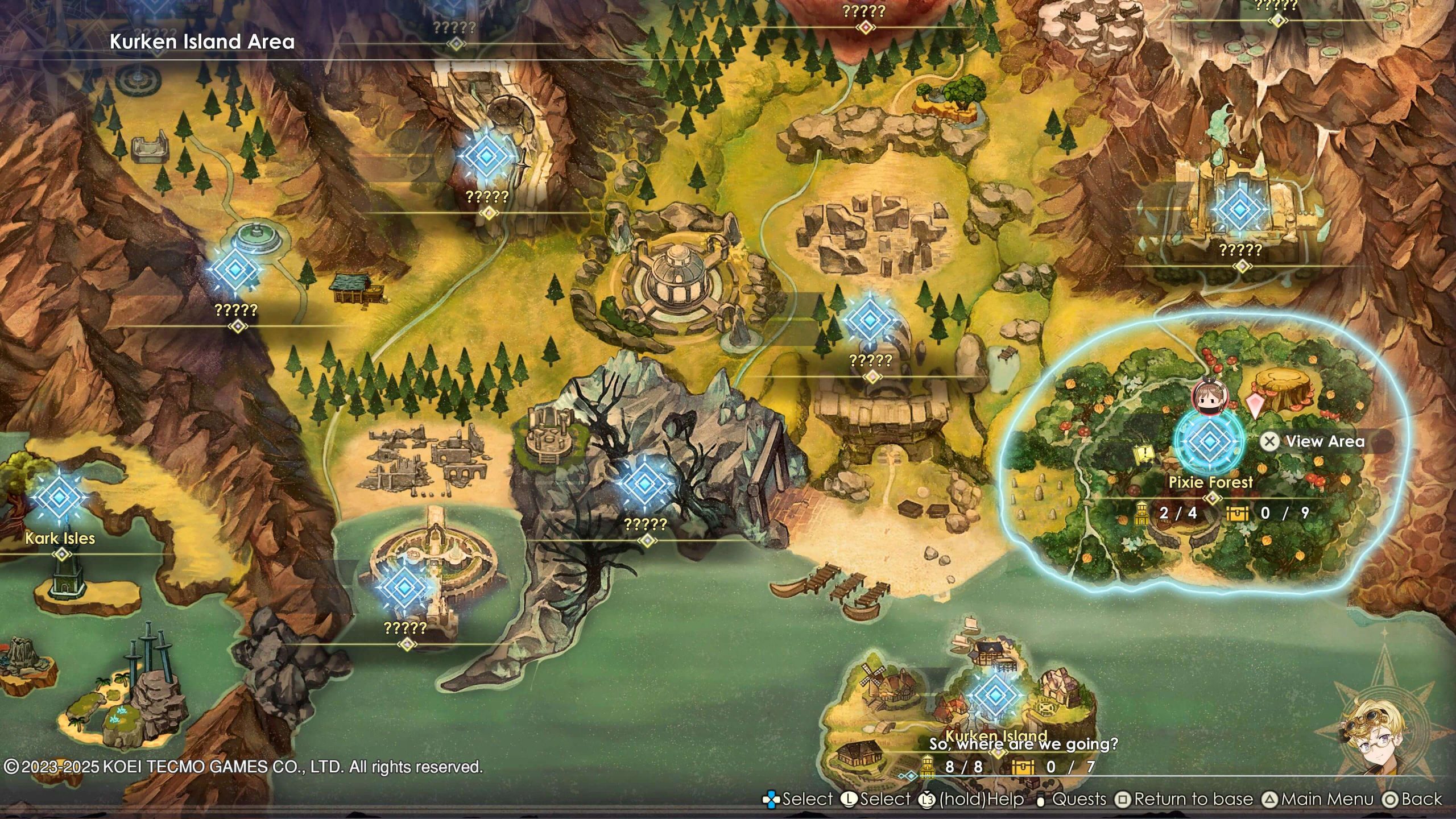Screen dimensions: 1456x819
Task: Select the Kark Isles travel marker
Action: (59, 497)
